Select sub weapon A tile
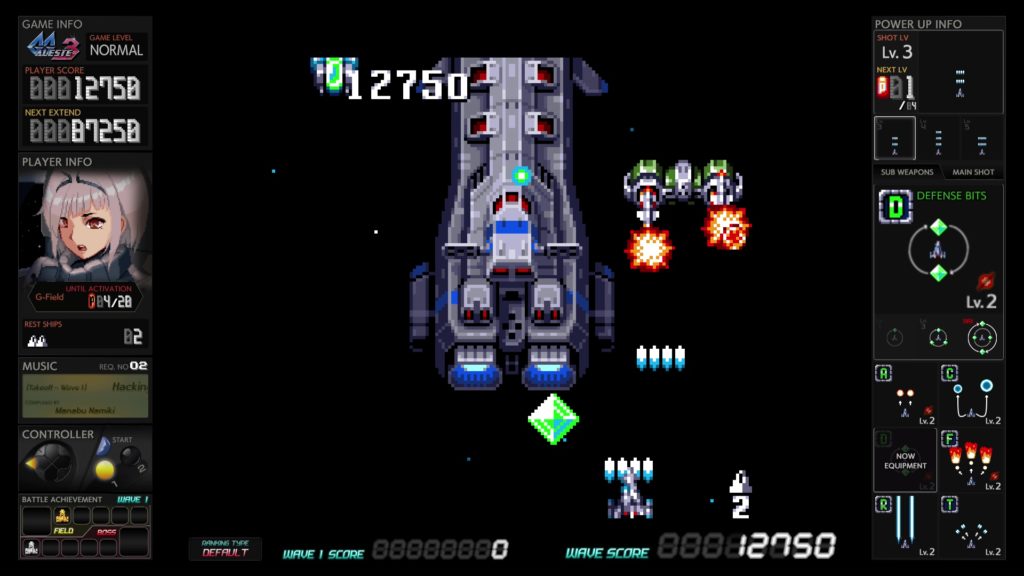This screenshot has width=1024, height=576. pyautogui.click(x=905, y=394)
